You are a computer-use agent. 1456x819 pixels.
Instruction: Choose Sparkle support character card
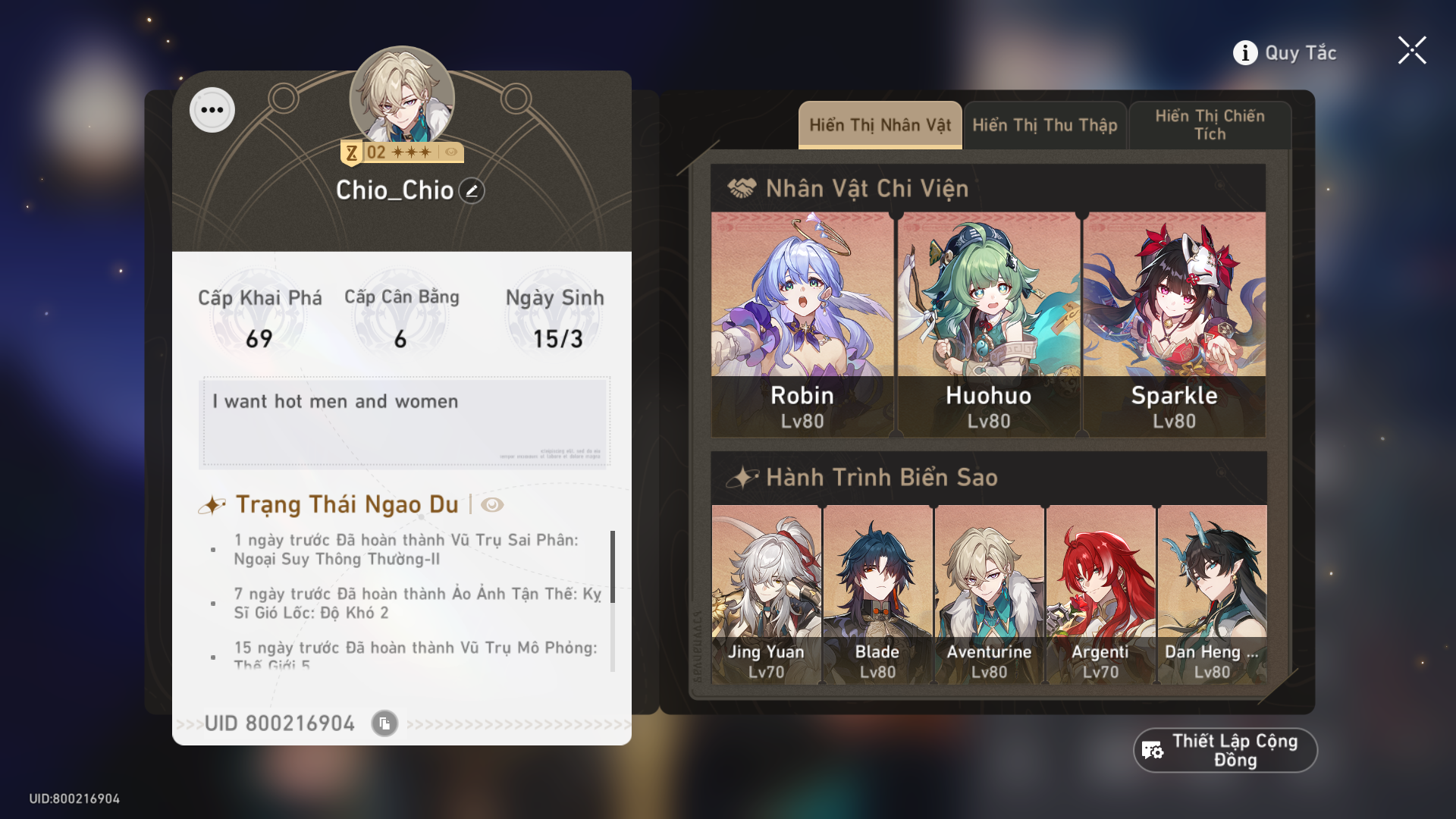[x=1174, y=325]
